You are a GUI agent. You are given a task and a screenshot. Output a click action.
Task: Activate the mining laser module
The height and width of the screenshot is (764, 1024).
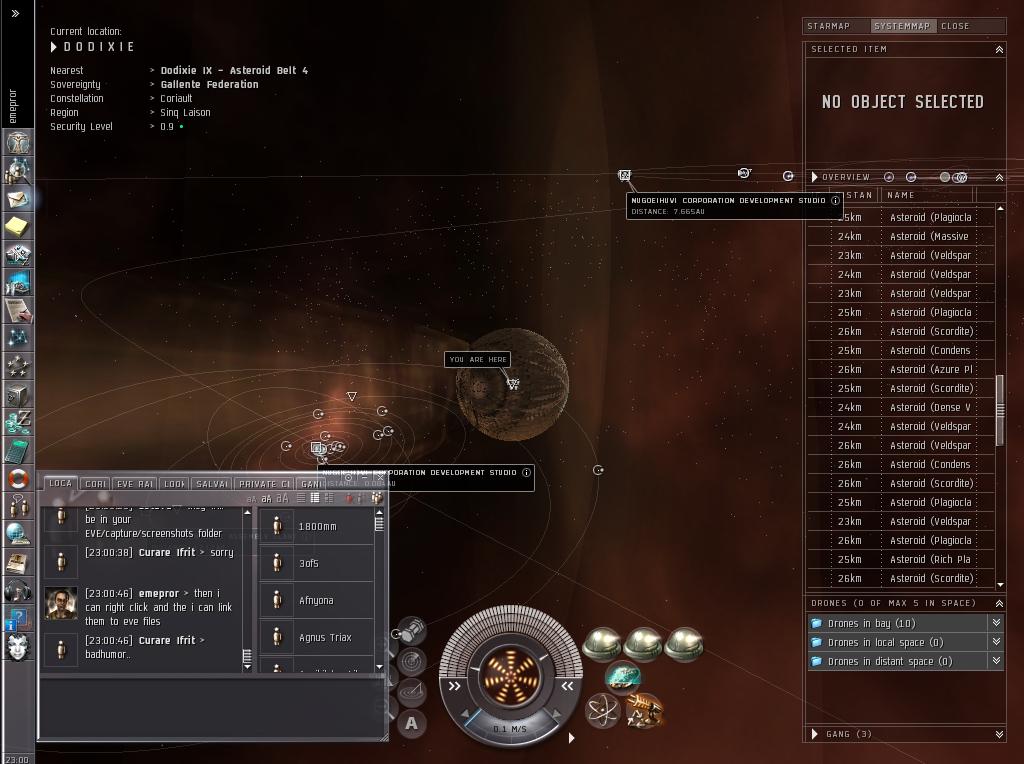[644, 712]
